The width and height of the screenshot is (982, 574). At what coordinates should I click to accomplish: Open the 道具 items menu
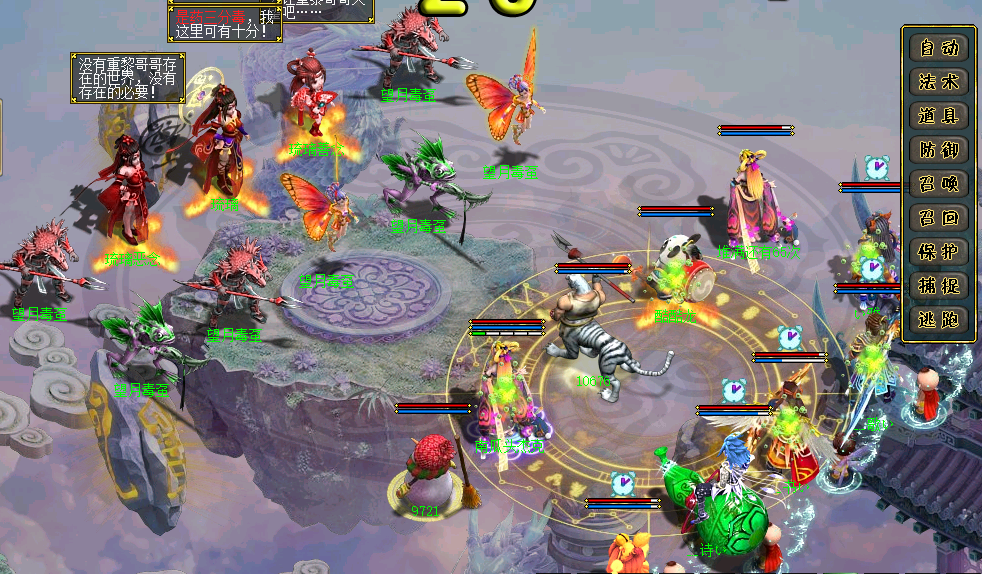(x=939, y=115)
